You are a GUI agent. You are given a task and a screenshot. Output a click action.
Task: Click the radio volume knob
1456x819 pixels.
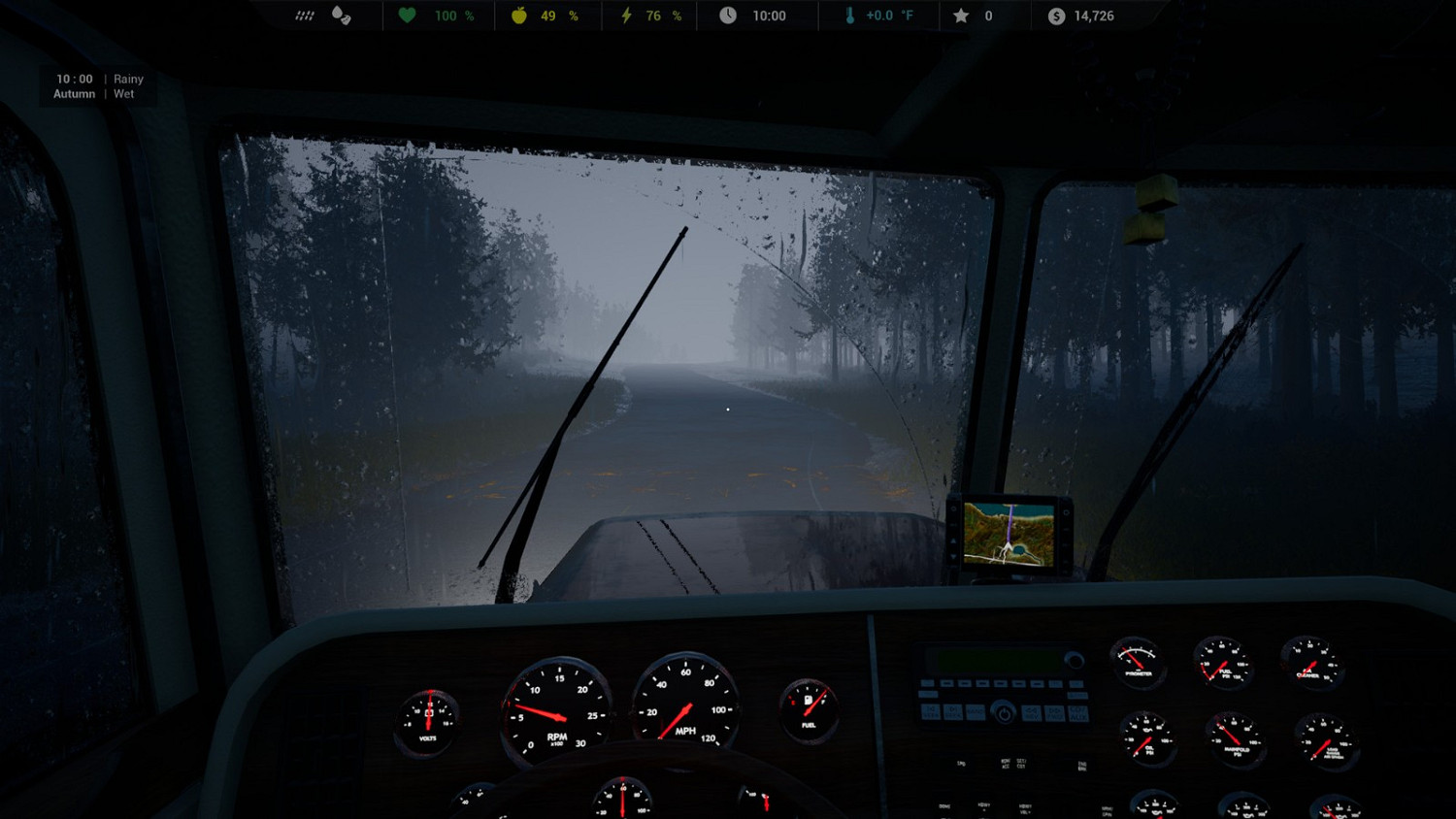point(1075,662)
